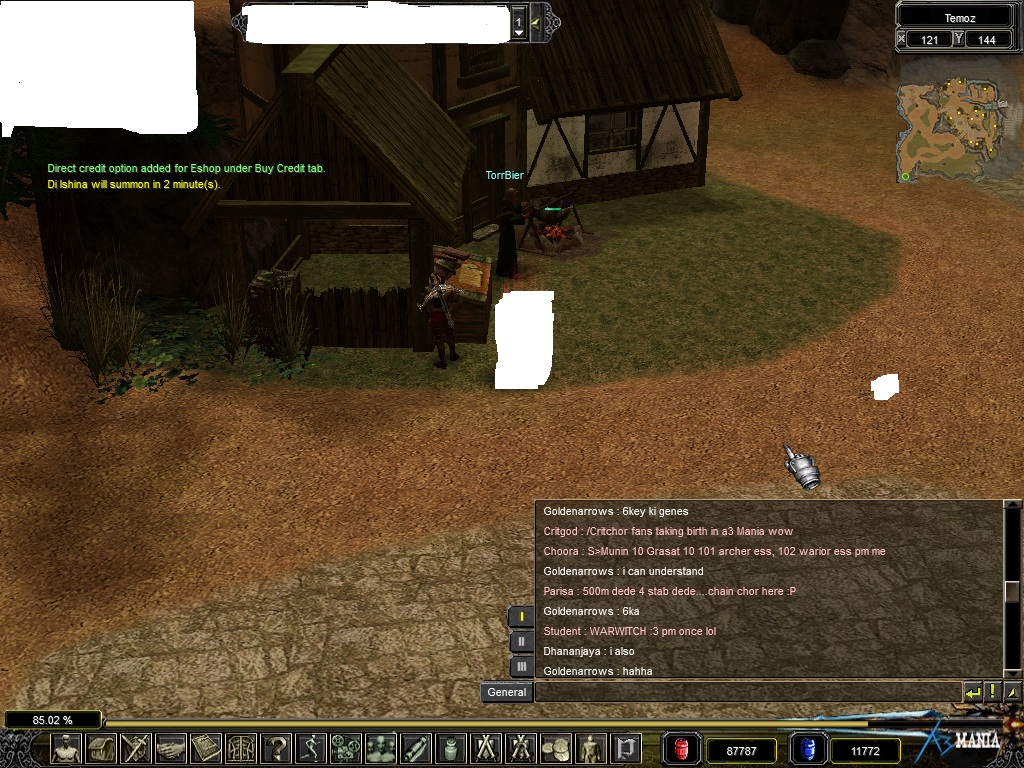Open the General chat channel selector
The height and width of the screenshot is (768, 1024).
[x=506, y=692]
